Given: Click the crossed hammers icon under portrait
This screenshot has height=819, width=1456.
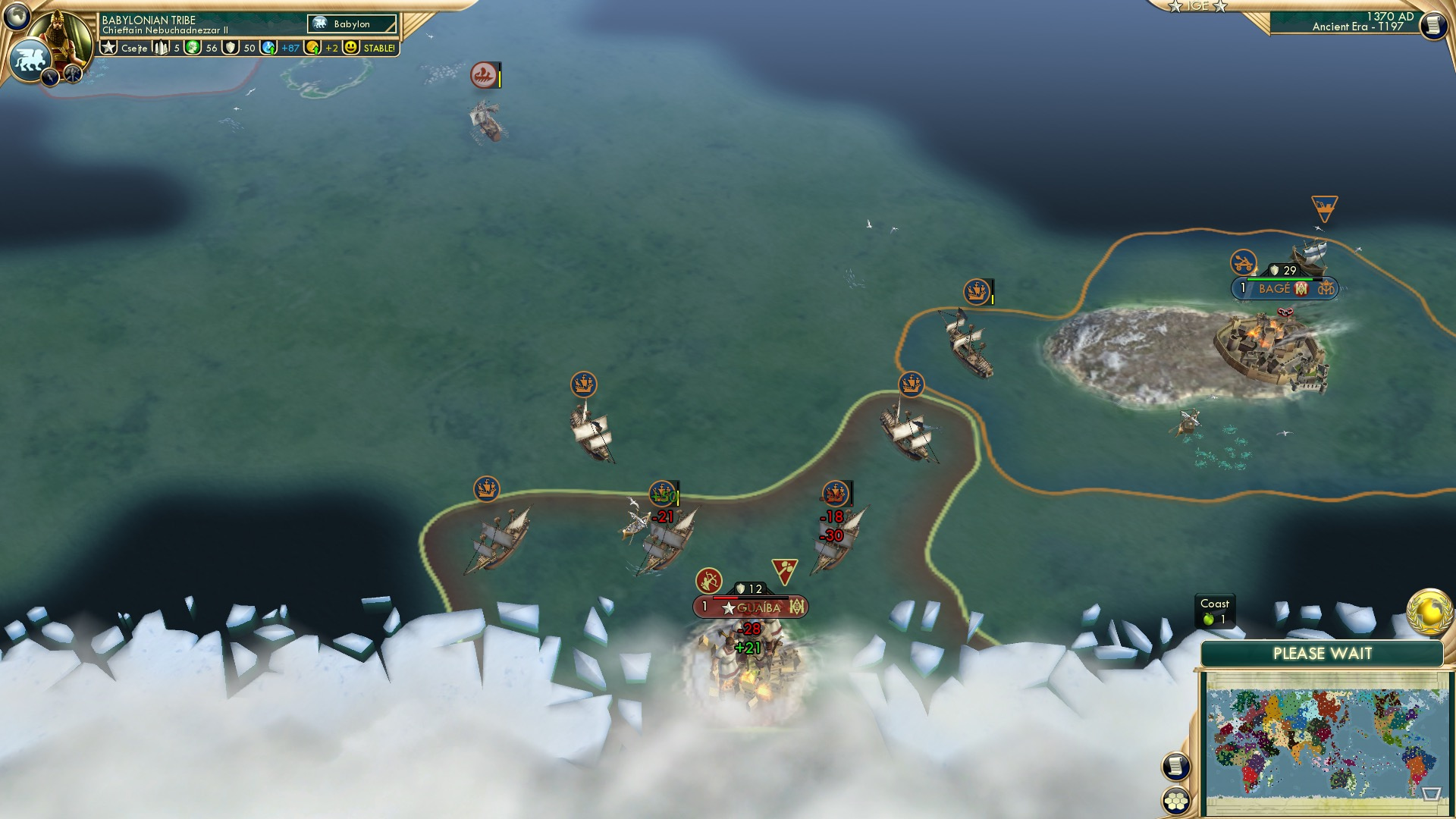Looking at the screenshot, I should pos(73,74).
